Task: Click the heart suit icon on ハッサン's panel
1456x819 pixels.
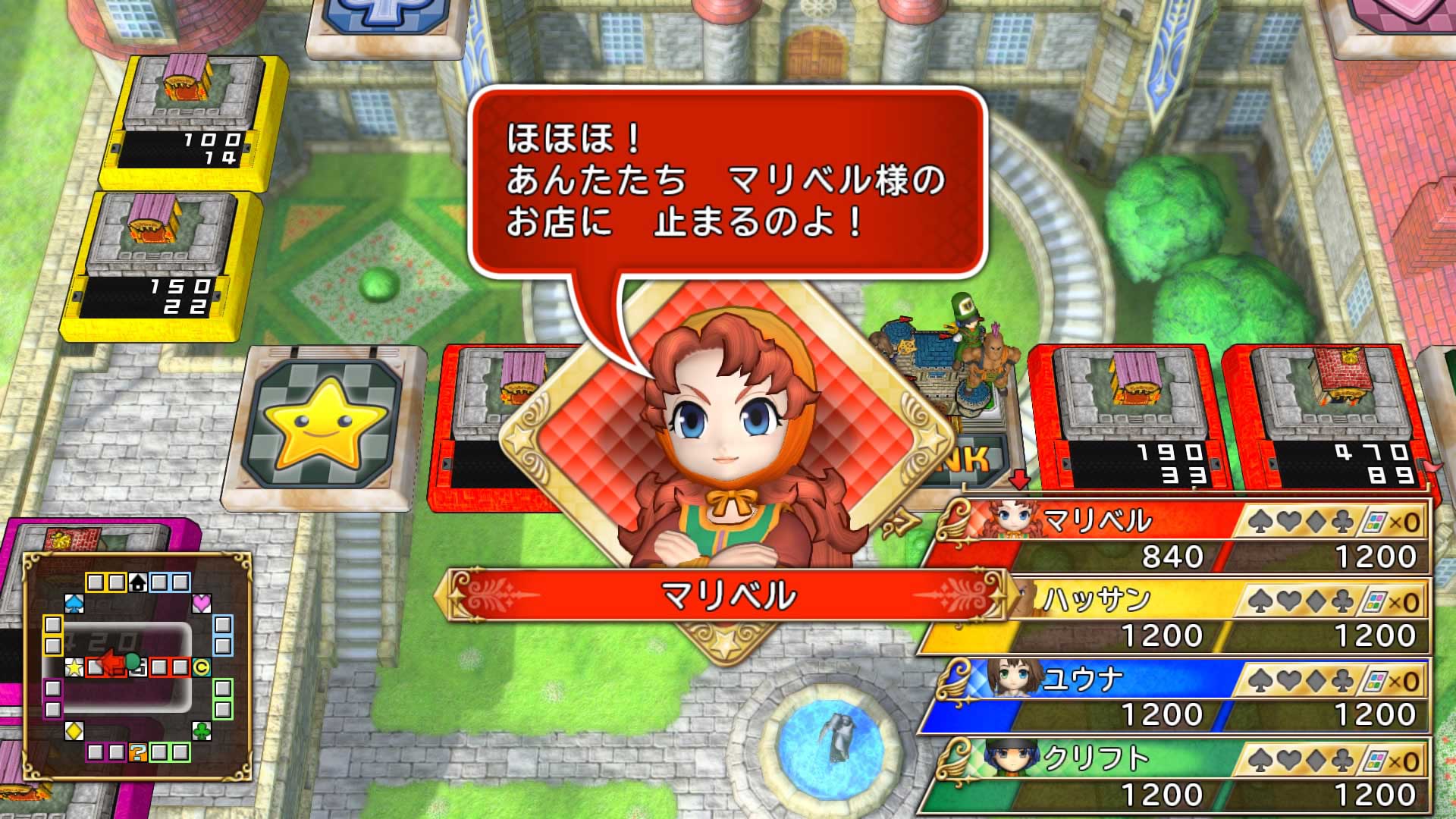Action: tap(1290, 598)
